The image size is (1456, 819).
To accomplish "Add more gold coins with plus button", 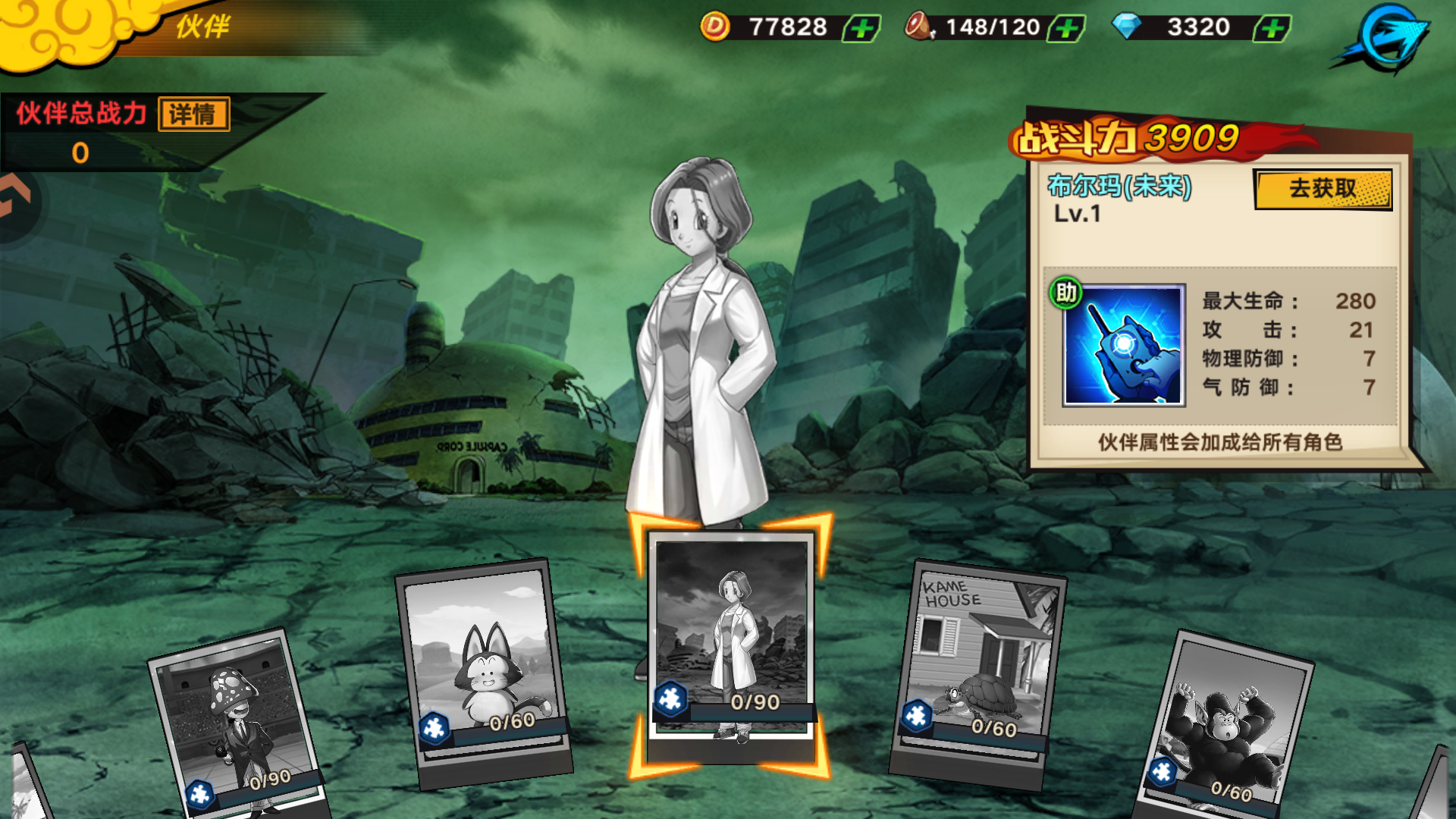I will 861,29.
